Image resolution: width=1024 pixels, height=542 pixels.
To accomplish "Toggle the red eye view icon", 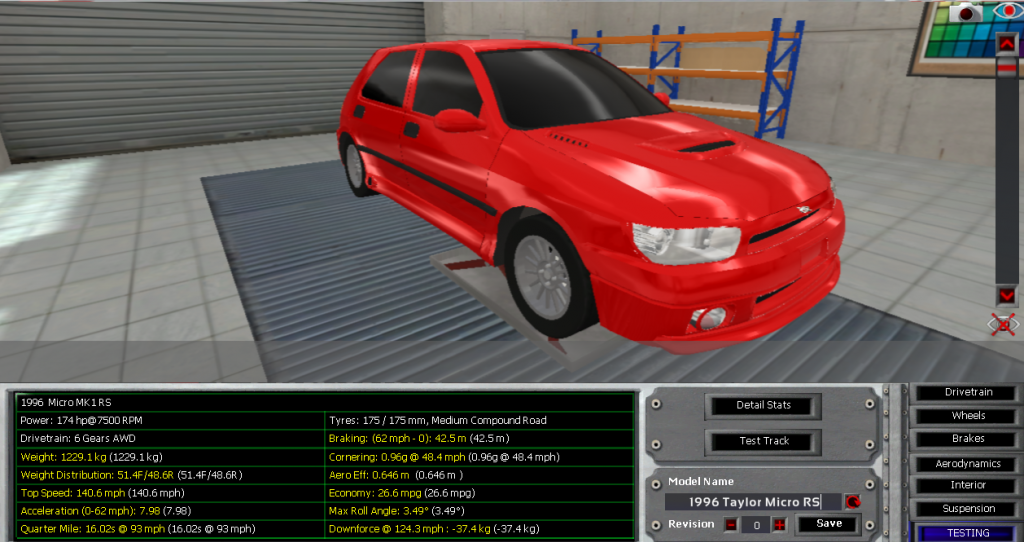I will pos(1007,11).
